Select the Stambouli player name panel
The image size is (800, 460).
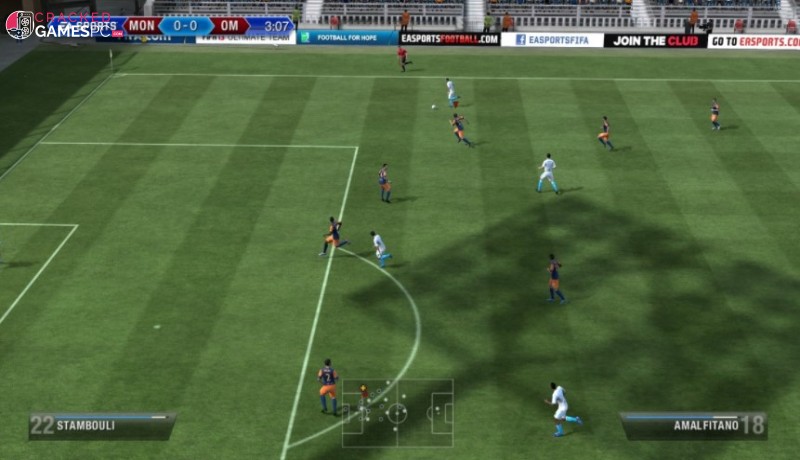(101, 425)
